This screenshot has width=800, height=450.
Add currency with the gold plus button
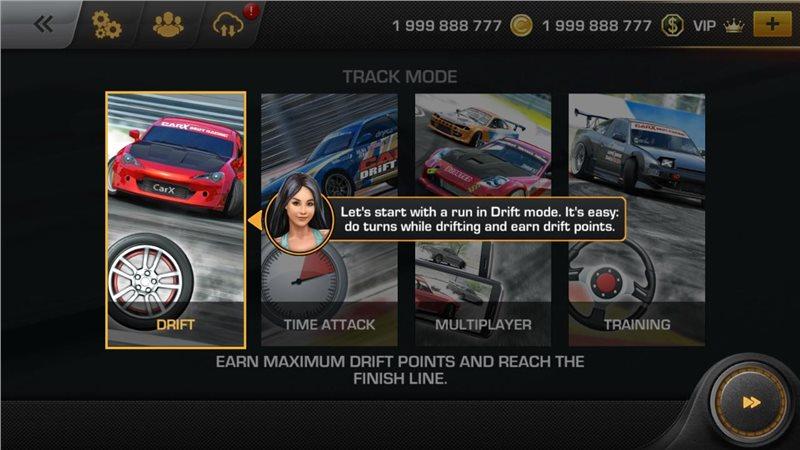[x=770, y=25]
